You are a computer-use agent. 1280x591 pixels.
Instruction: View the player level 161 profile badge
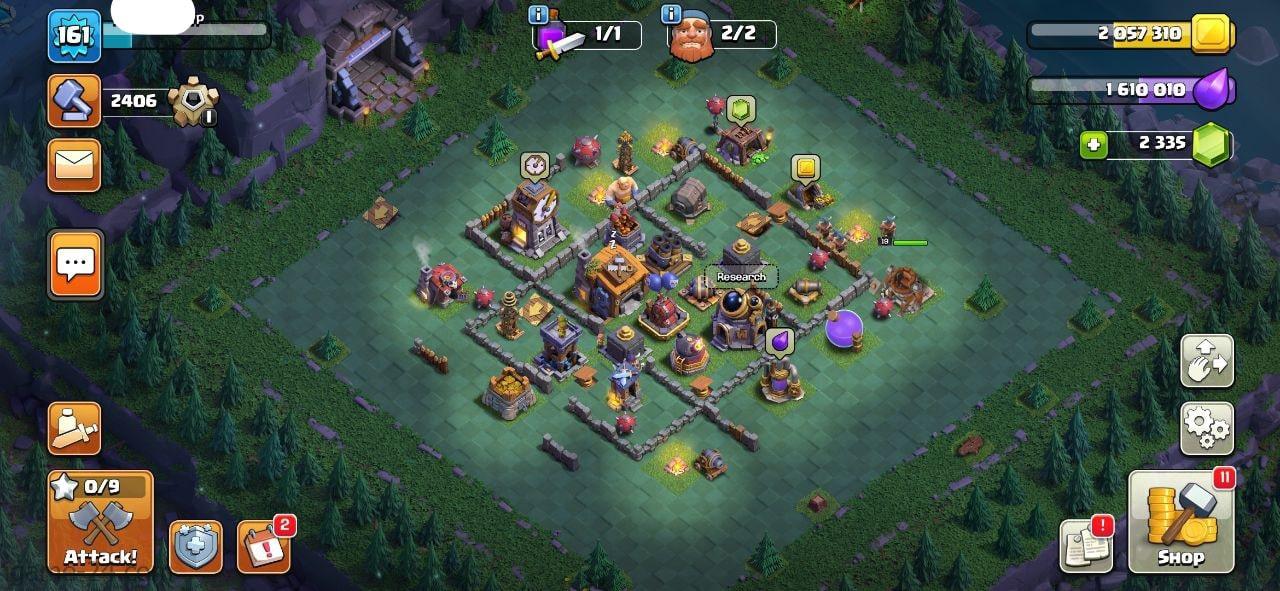click(75, 36)
